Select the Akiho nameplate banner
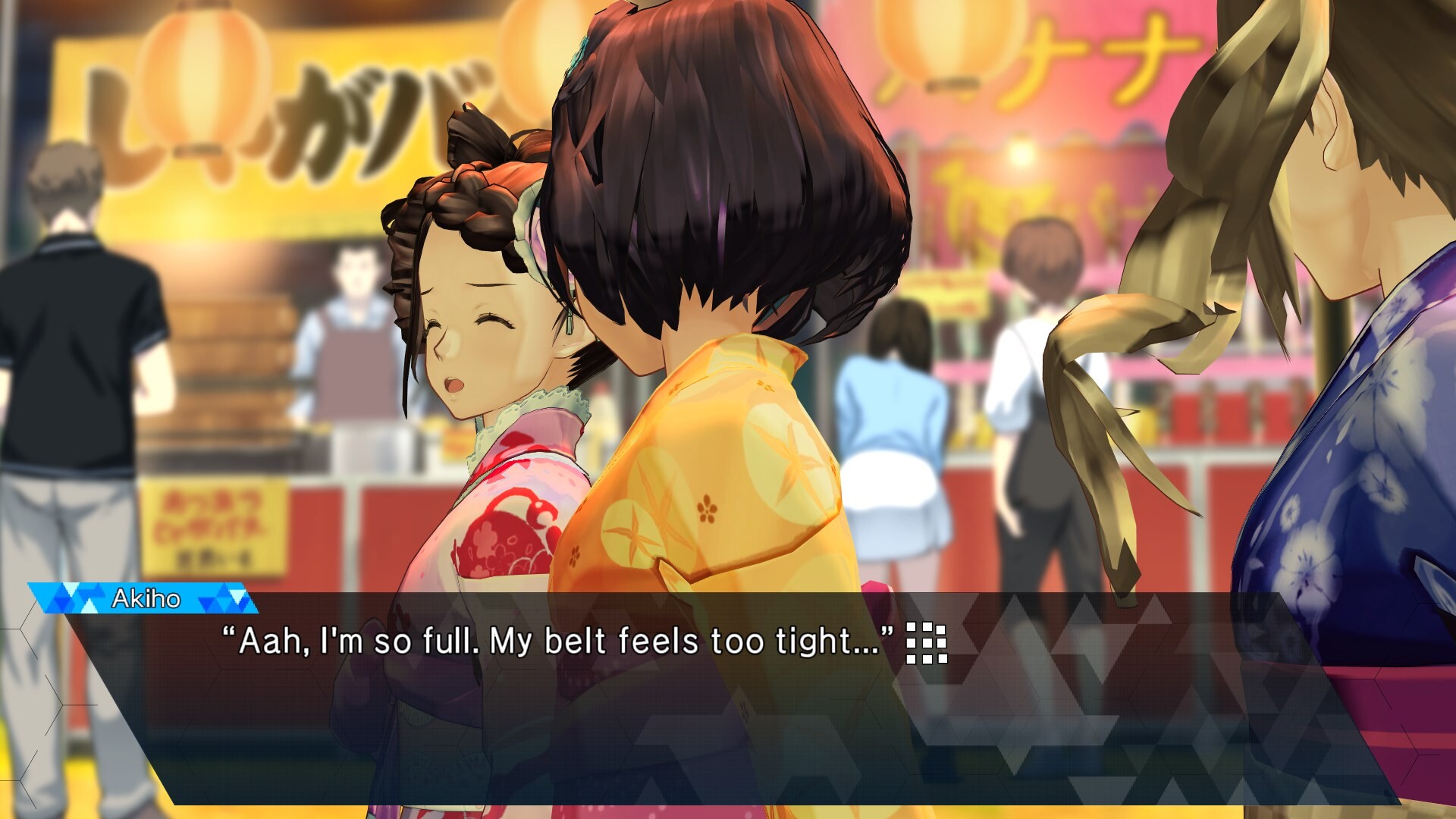Image resolution: width=1456 pixels, height=819 pixels. [x=149, y=598]
